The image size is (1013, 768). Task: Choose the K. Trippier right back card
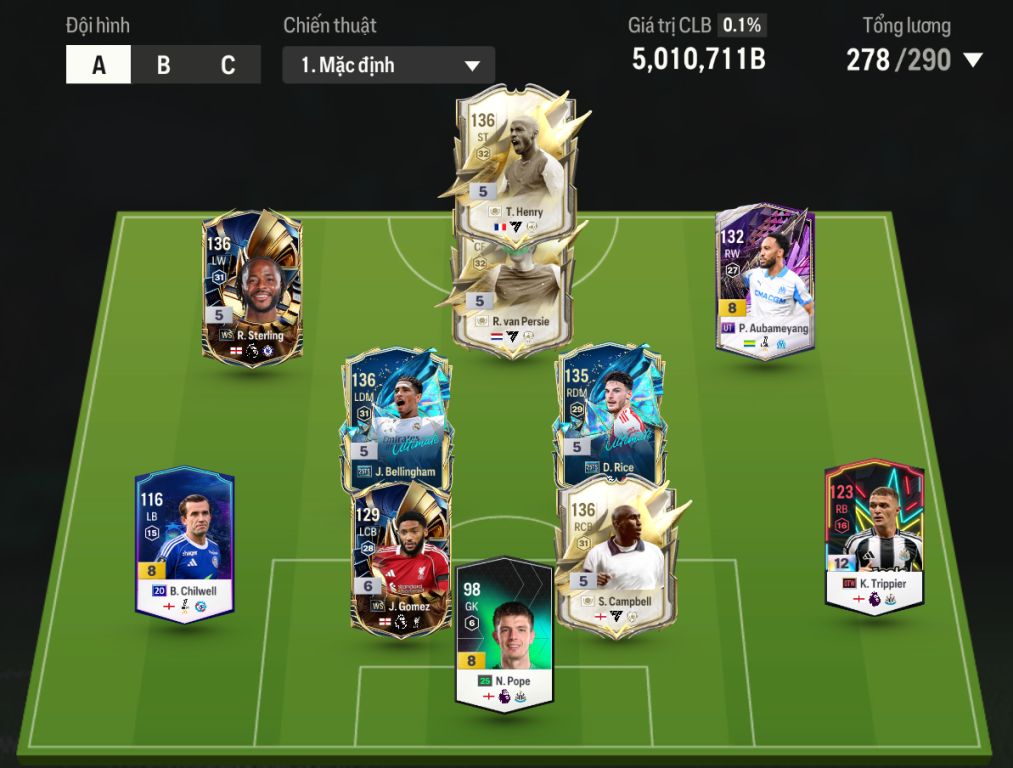(874, 535)
